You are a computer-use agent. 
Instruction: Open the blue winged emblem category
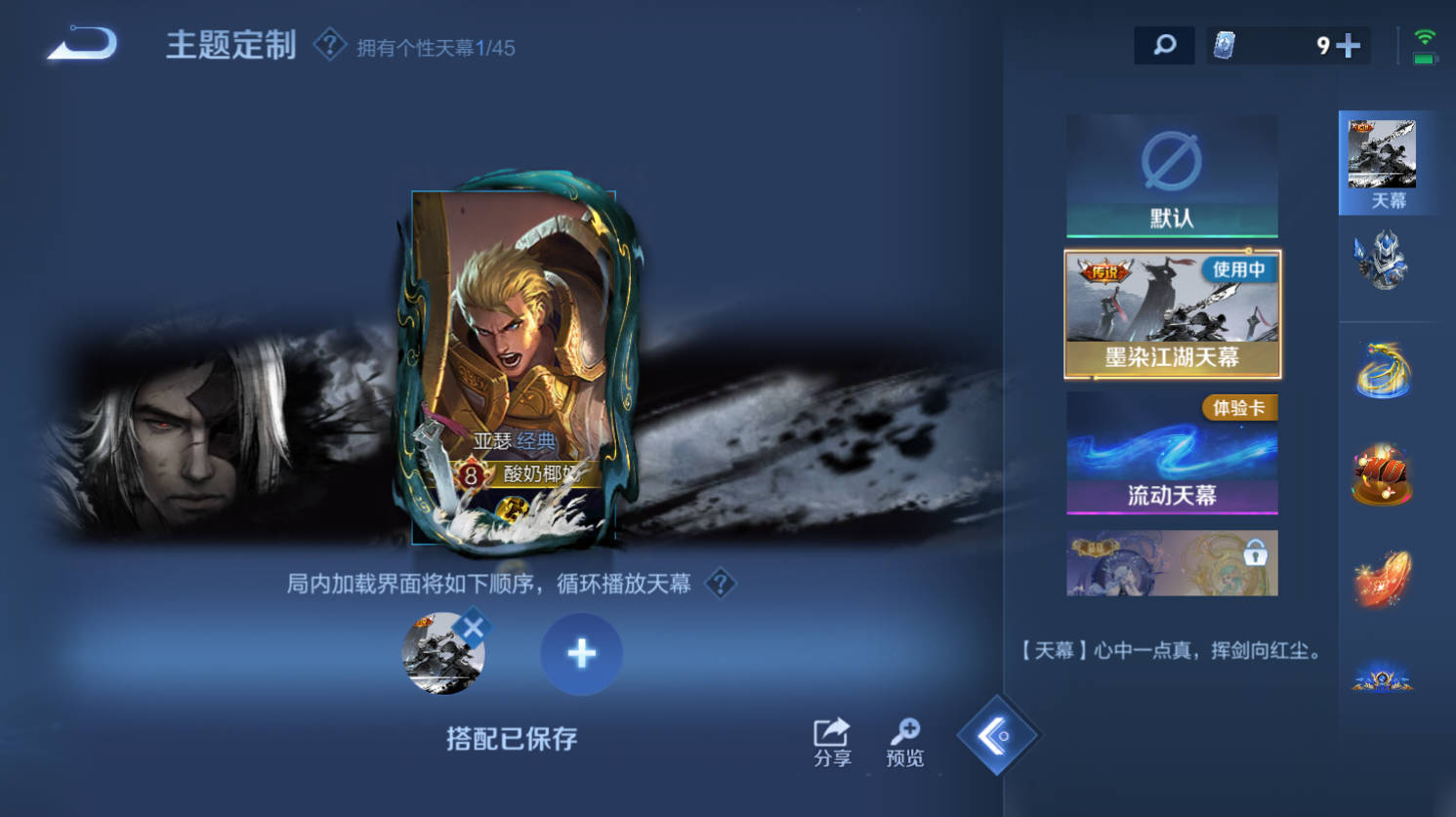pos(1383,677)
